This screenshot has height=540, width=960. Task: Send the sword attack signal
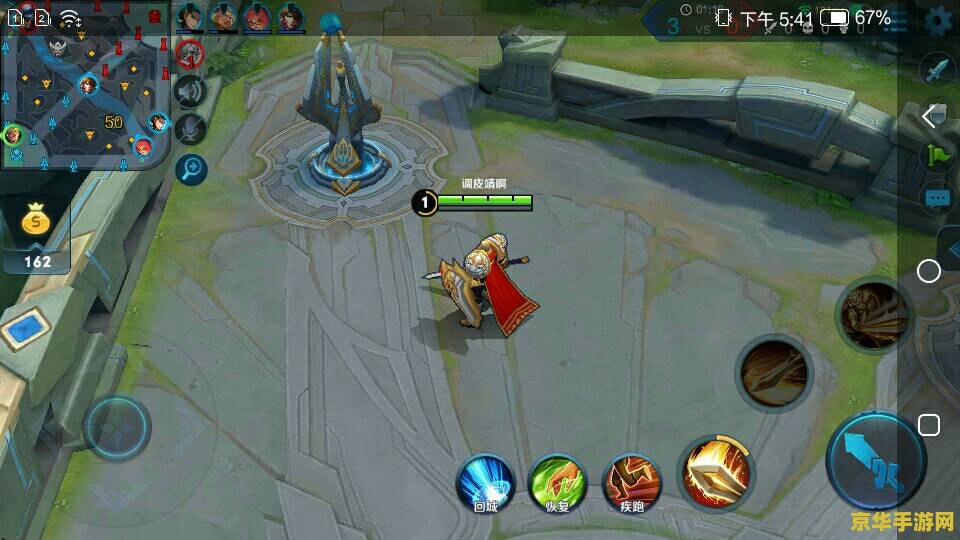click(936, 70)
